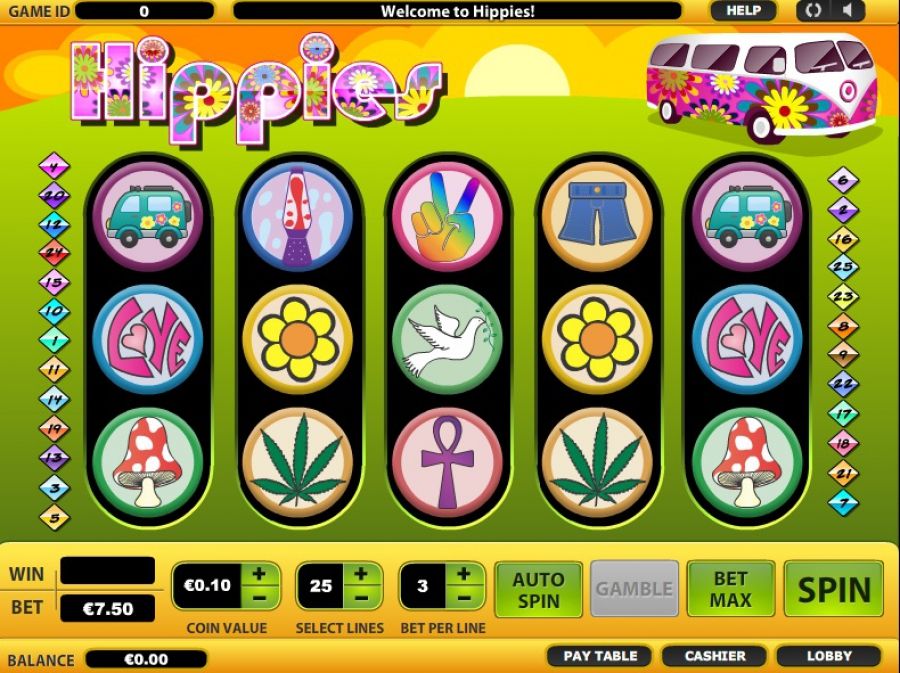Open the Pay Table
The image size is (900, 673).
click(600, 656)
